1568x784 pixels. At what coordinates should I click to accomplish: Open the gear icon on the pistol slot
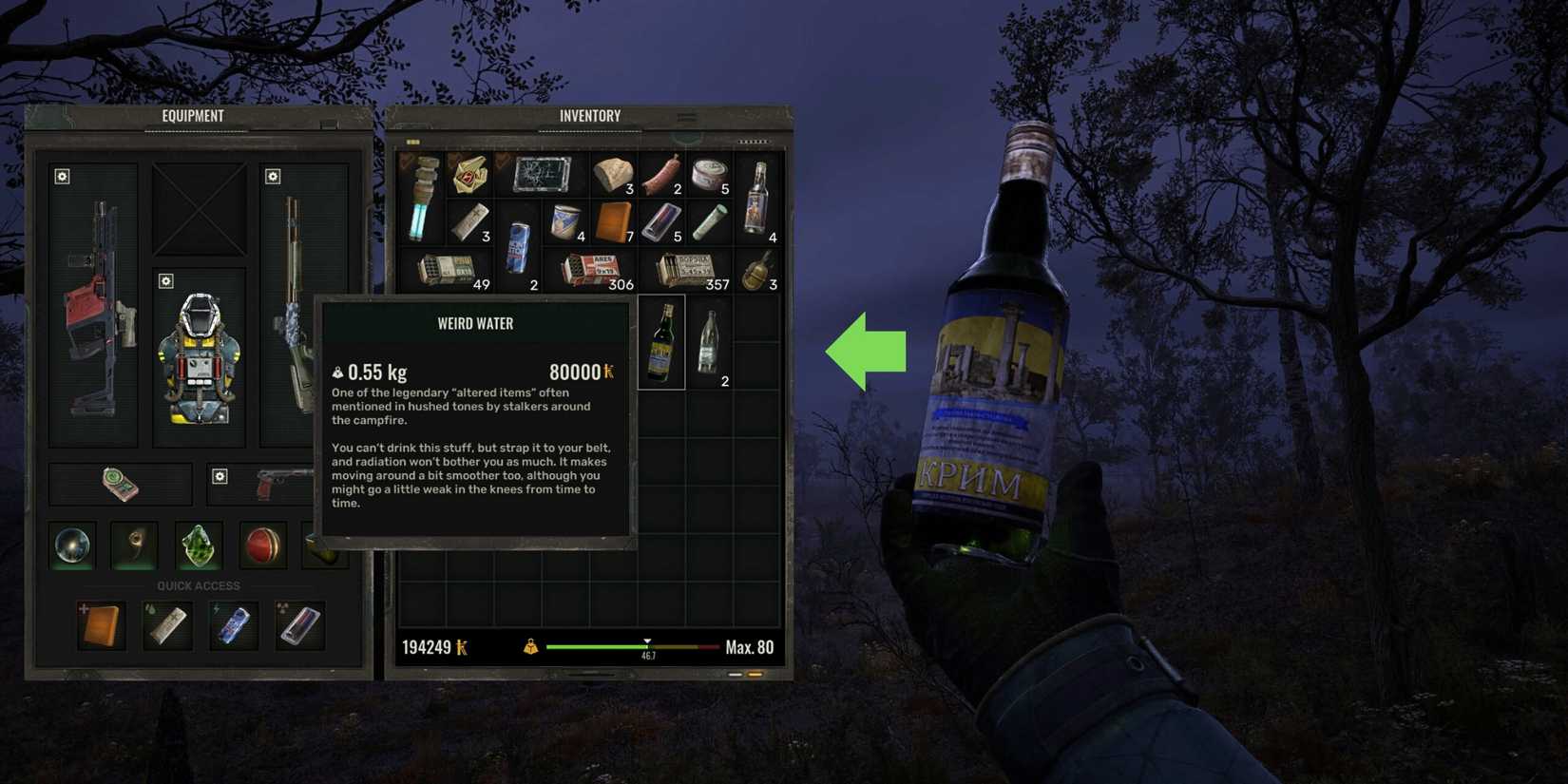pyautogui.click(x=220, y=475)
